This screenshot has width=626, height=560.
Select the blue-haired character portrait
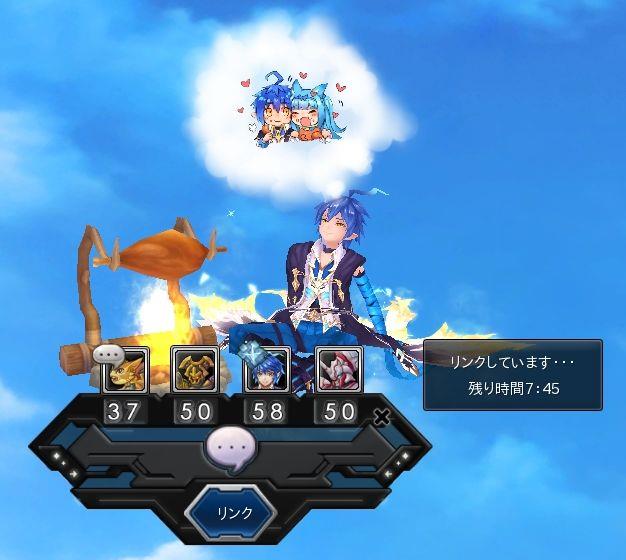click(x=266, y=370)
